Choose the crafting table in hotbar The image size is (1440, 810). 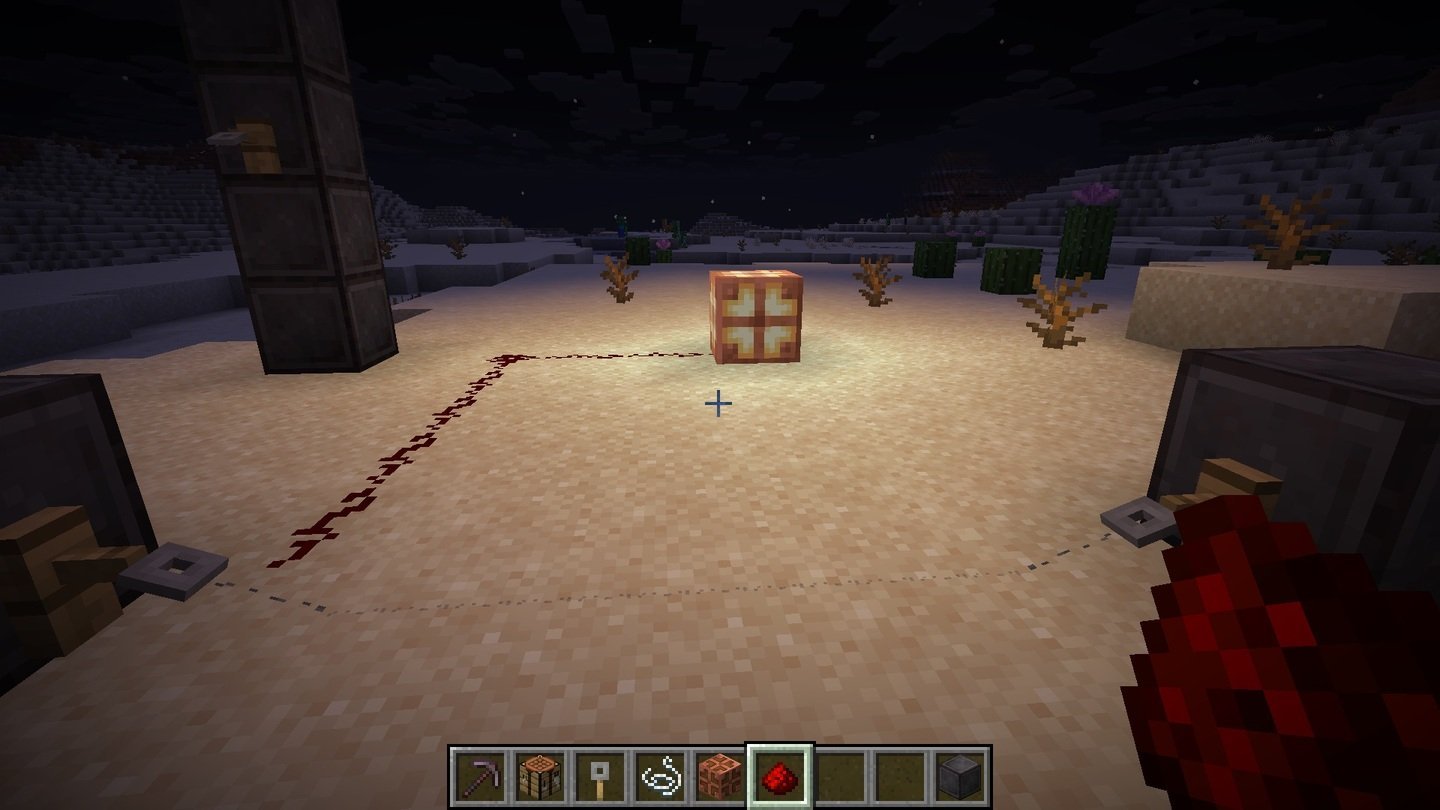[x=540, y=776]
